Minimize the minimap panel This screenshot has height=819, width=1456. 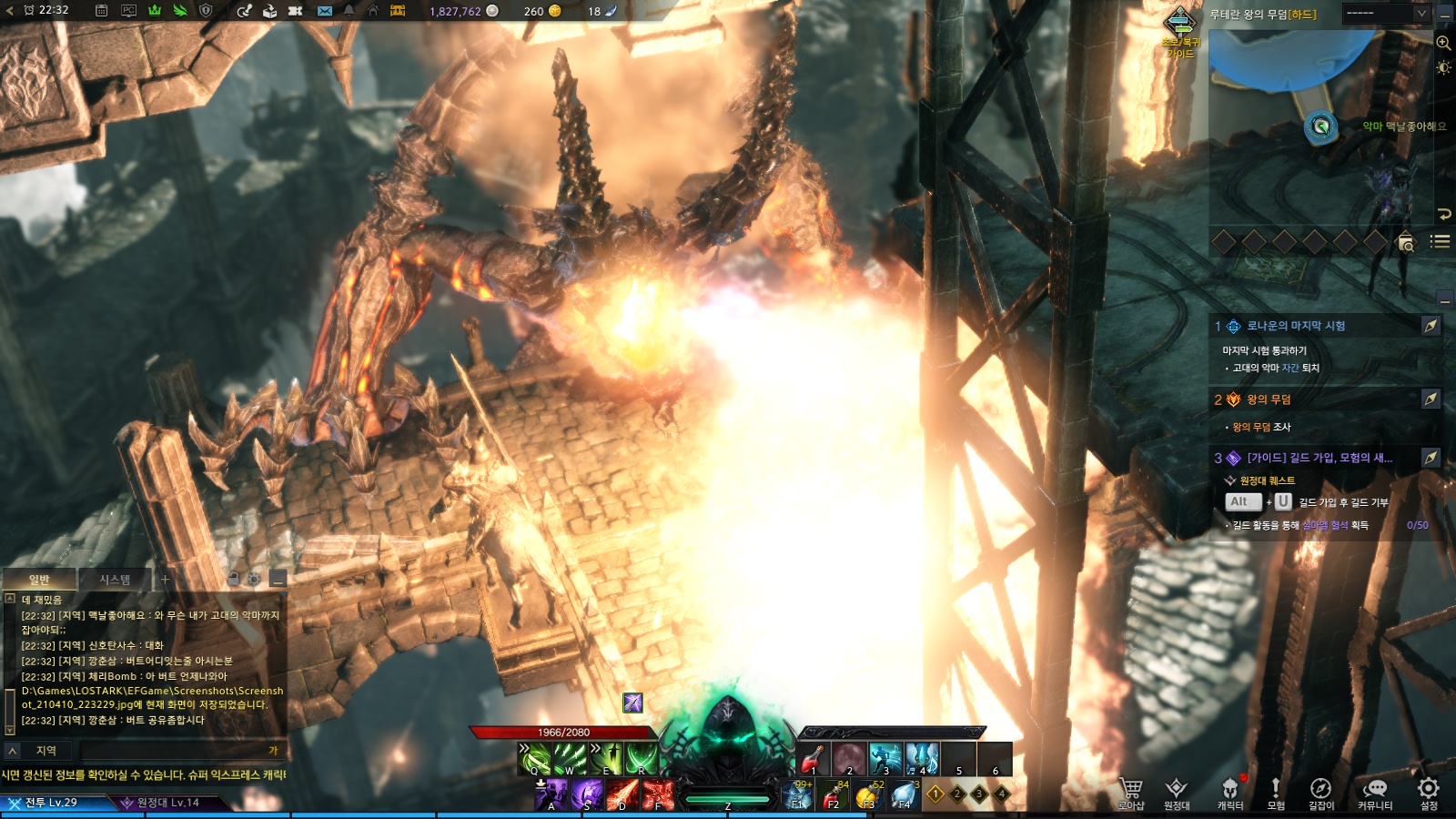click(1444, 15)
